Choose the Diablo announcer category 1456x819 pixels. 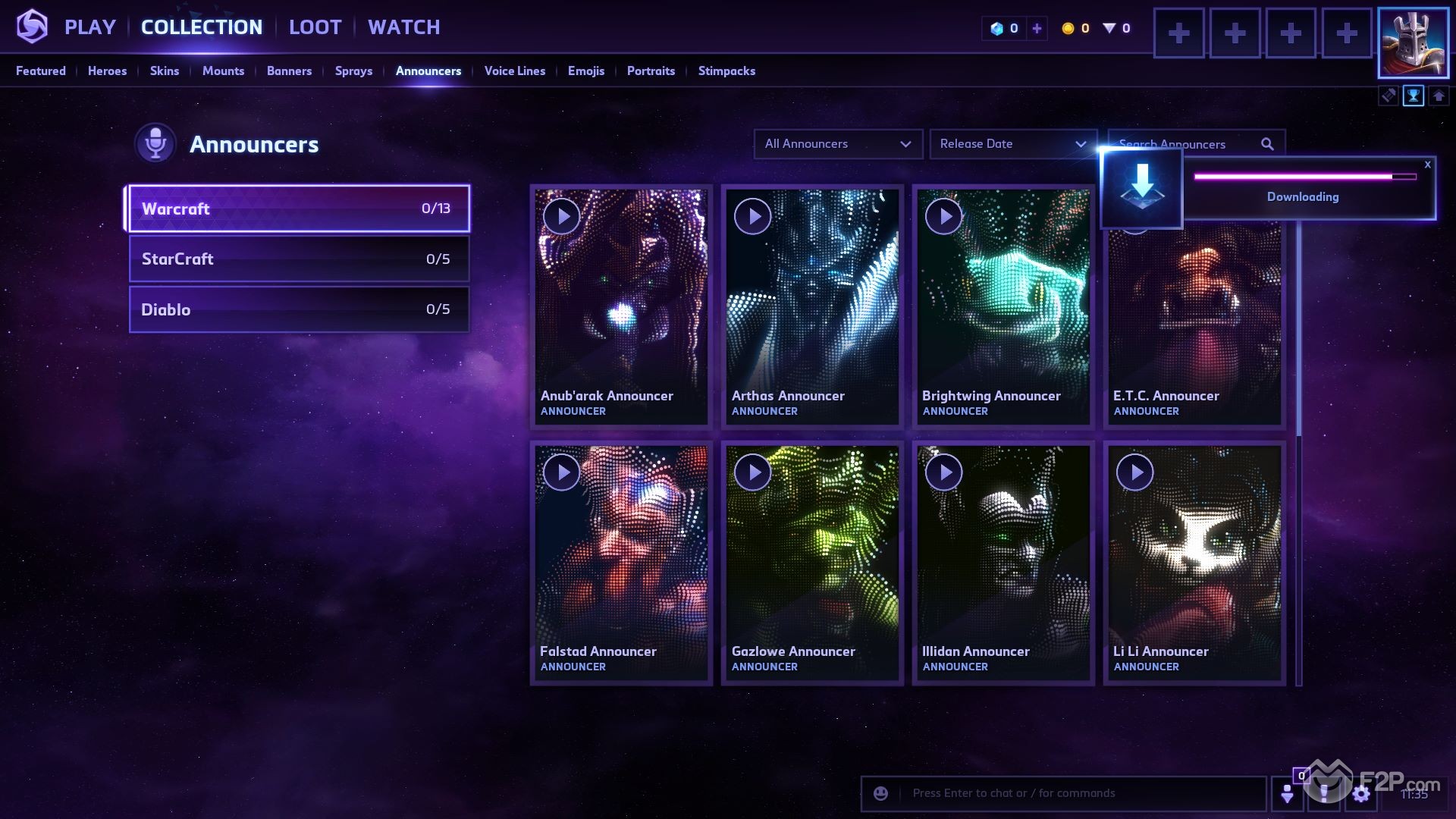pyautogui.click(x=299, y=309)
